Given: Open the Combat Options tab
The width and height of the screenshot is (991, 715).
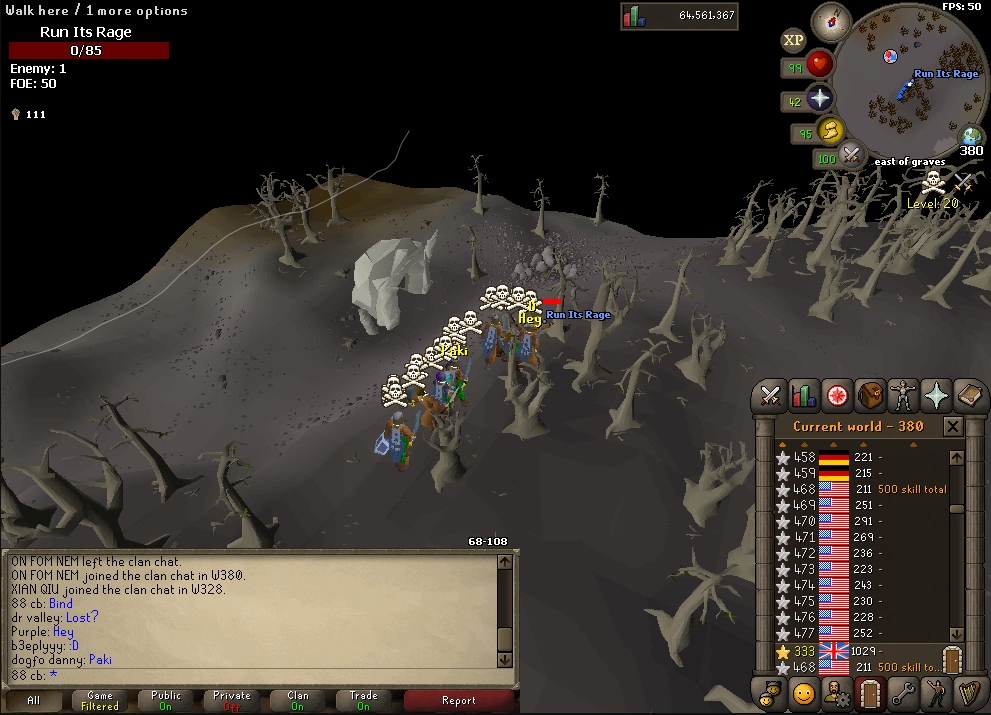Looking at the screenshot, I should [x=770, y=394].
